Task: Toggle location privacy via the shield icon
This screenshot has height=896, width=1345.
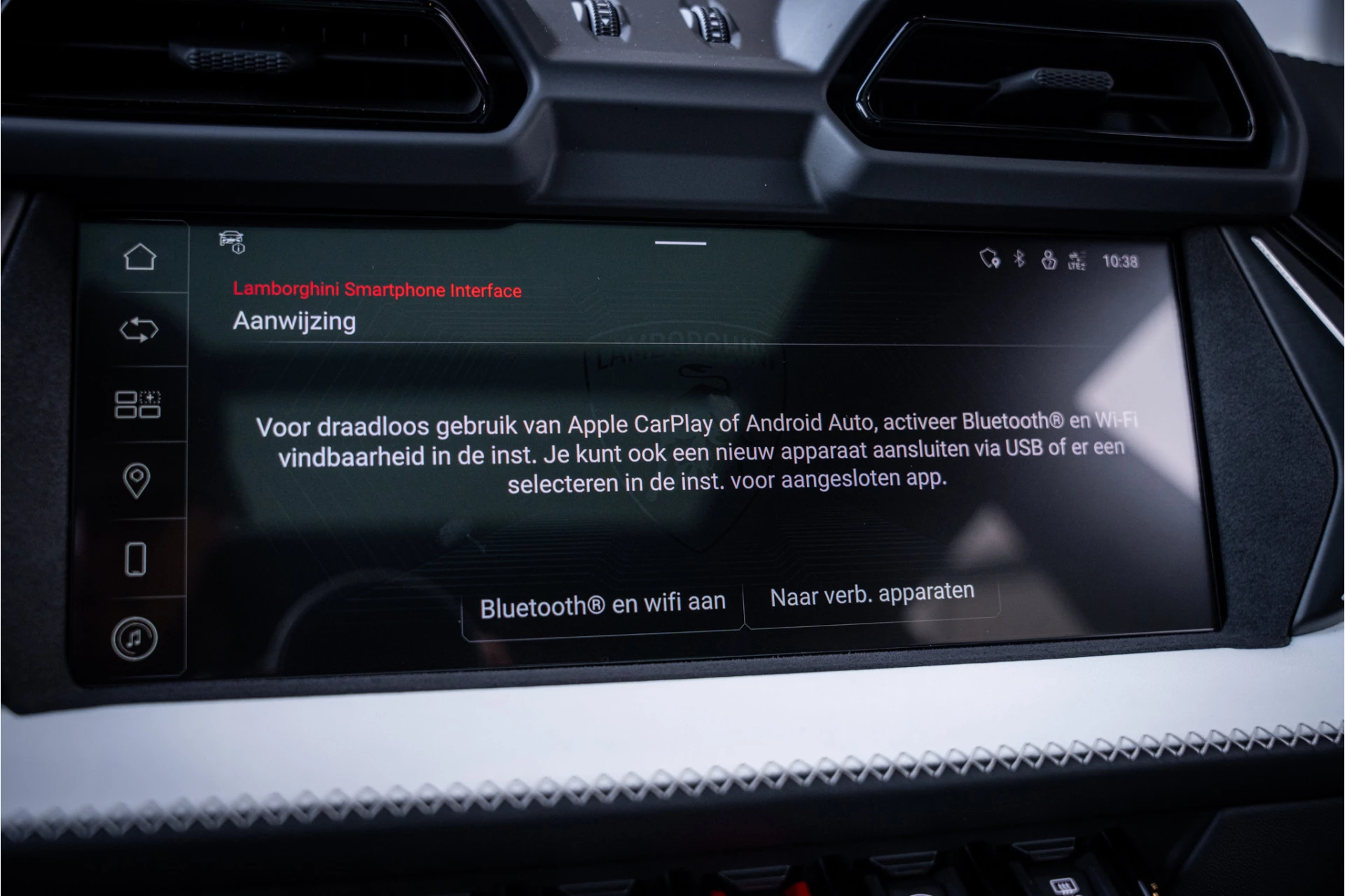Action: click(x=990, y=258)
